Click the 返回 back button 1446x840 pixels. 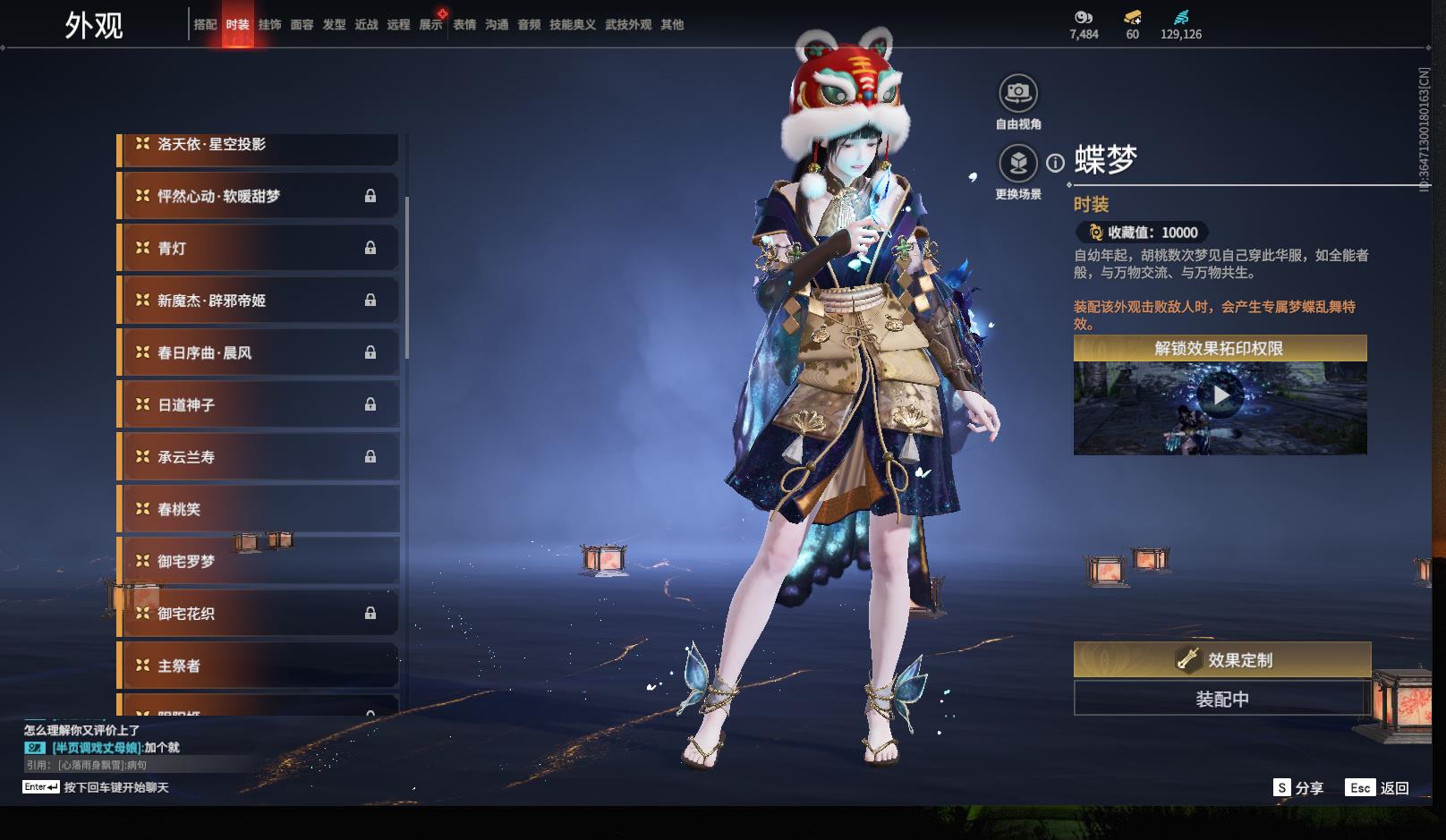point(1379,788)
